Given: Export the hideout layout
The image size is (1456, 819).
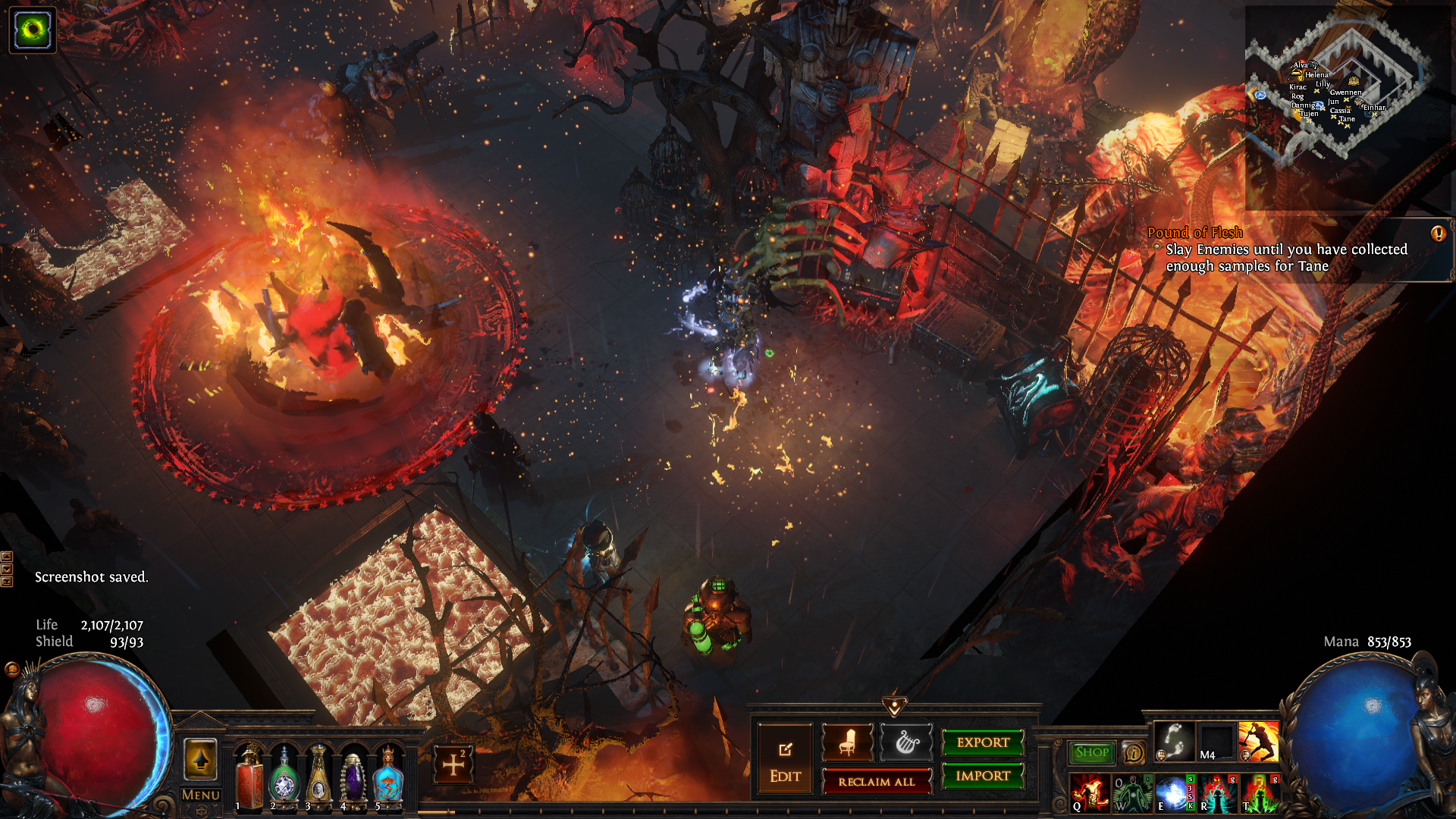Looking at the screenshot, I should (983, 742).
